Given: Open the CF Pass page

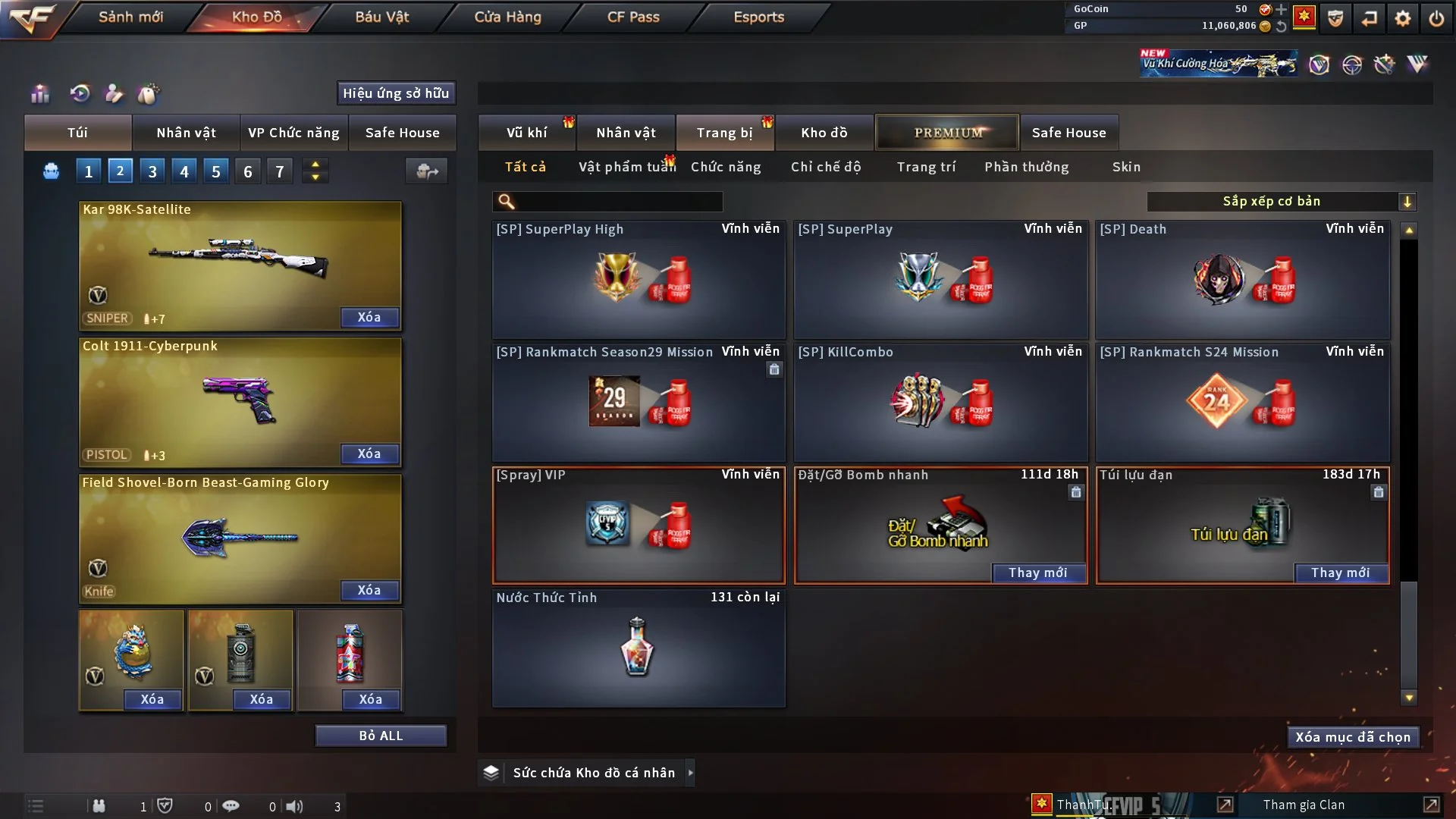Looking at the screenshot, I should pyautogui.click(x=633, y=17).
